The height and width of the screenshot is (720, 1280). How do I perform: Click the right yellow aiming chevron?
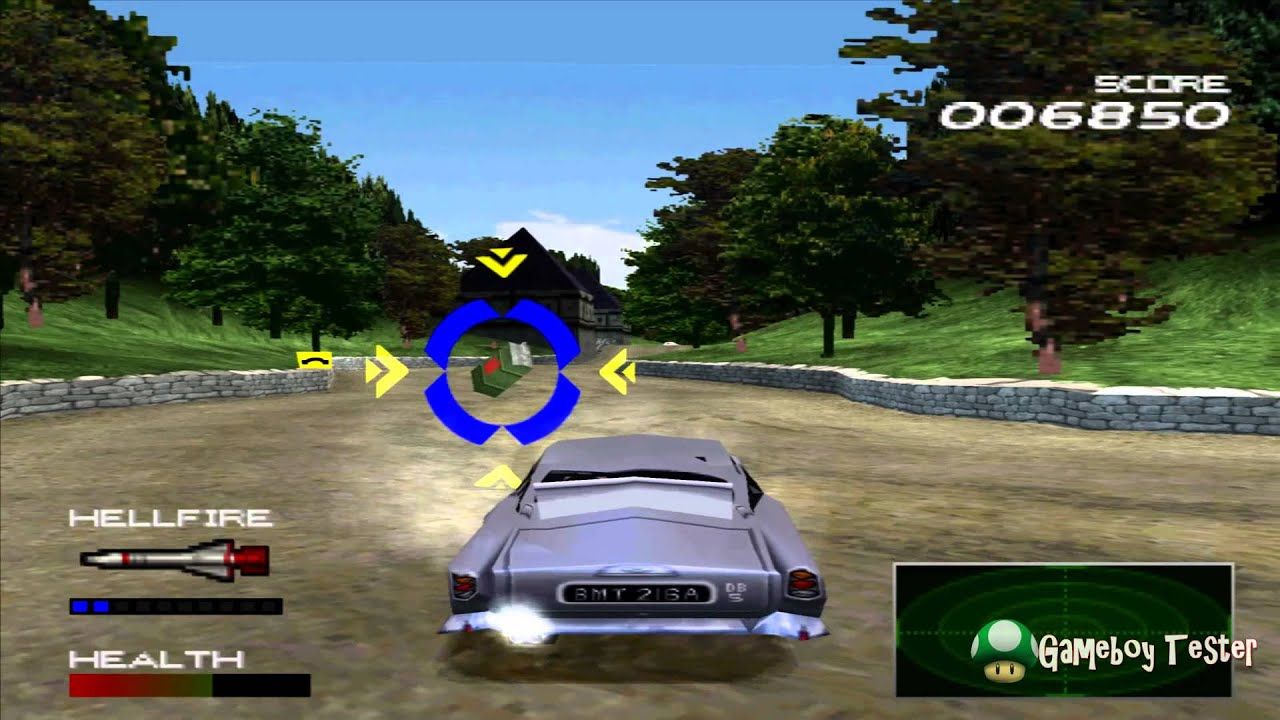(x=617, y=370)
